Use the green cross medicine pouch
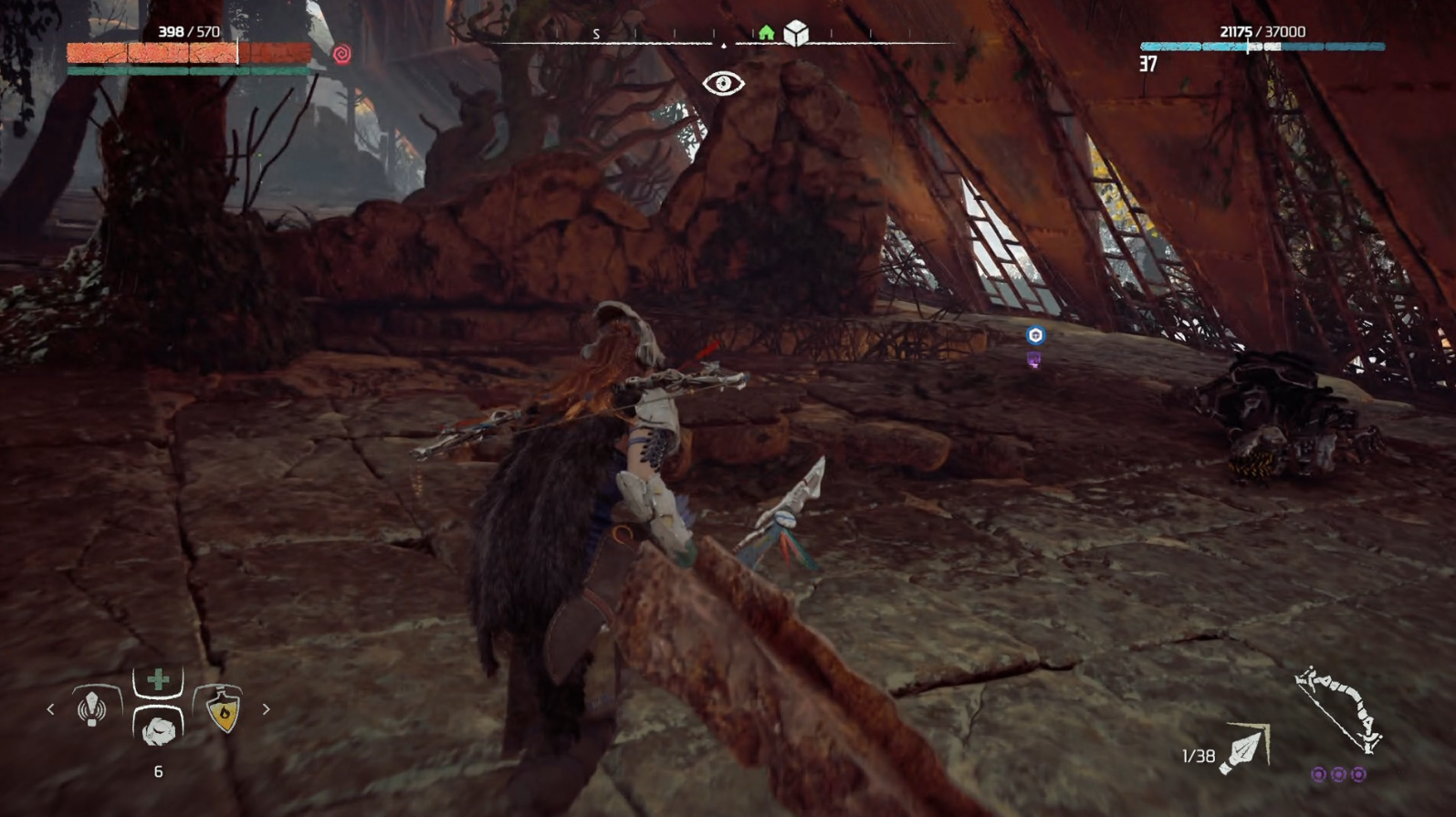The height and width of the screenshot is (817, 1456). point(158,679)
